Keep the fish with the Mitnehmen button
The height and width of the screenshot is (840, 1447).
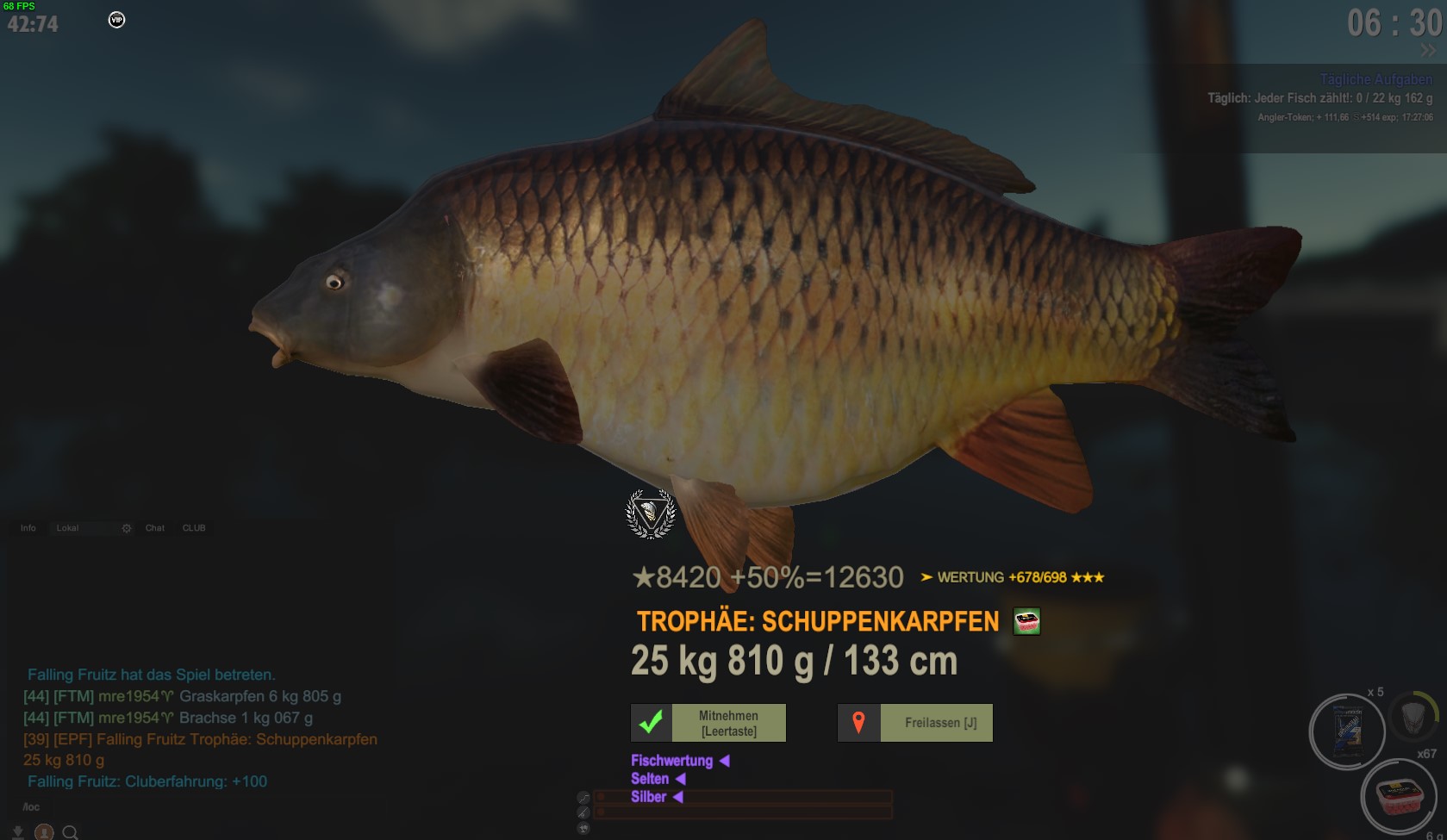tap(708, 723)
